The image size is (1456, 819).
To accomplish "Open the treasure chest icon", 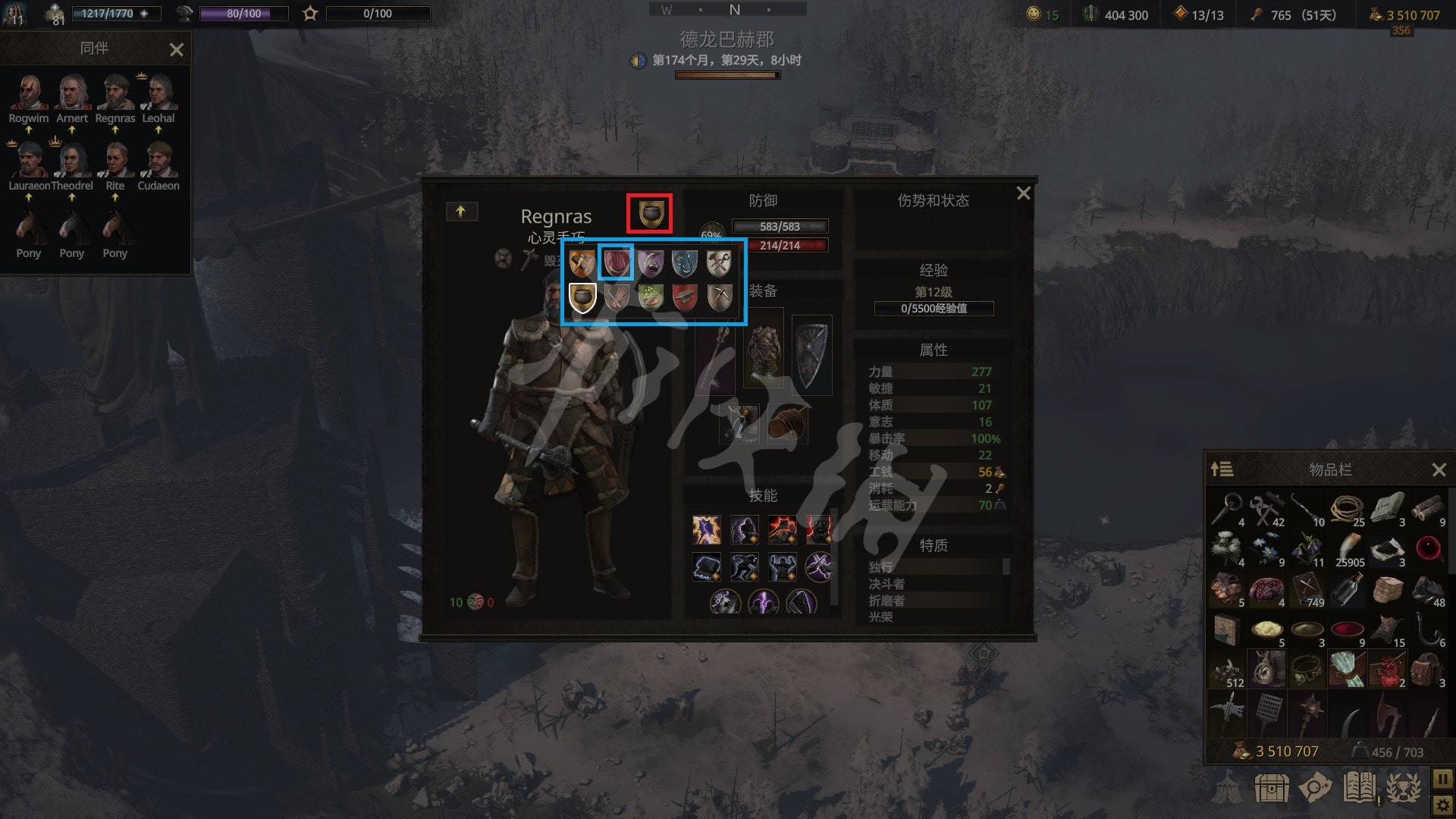I will click(1272, 789).
